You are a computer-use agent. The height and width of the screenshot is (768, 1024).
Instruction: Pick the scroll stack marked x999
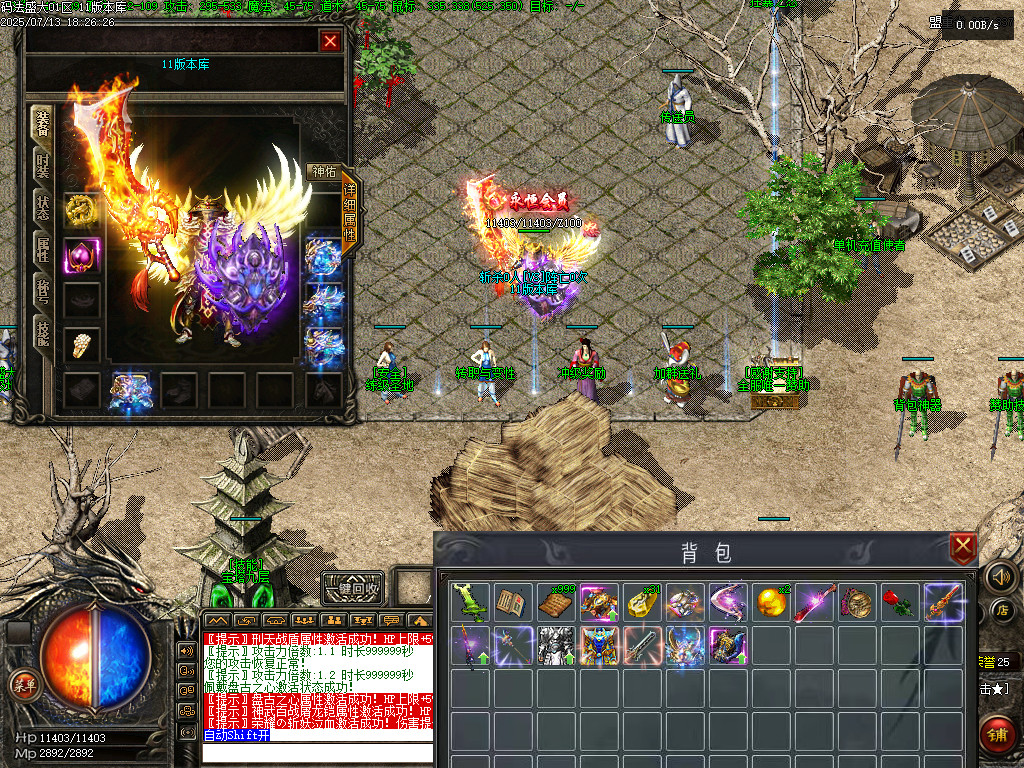click(x=557, y=603)
